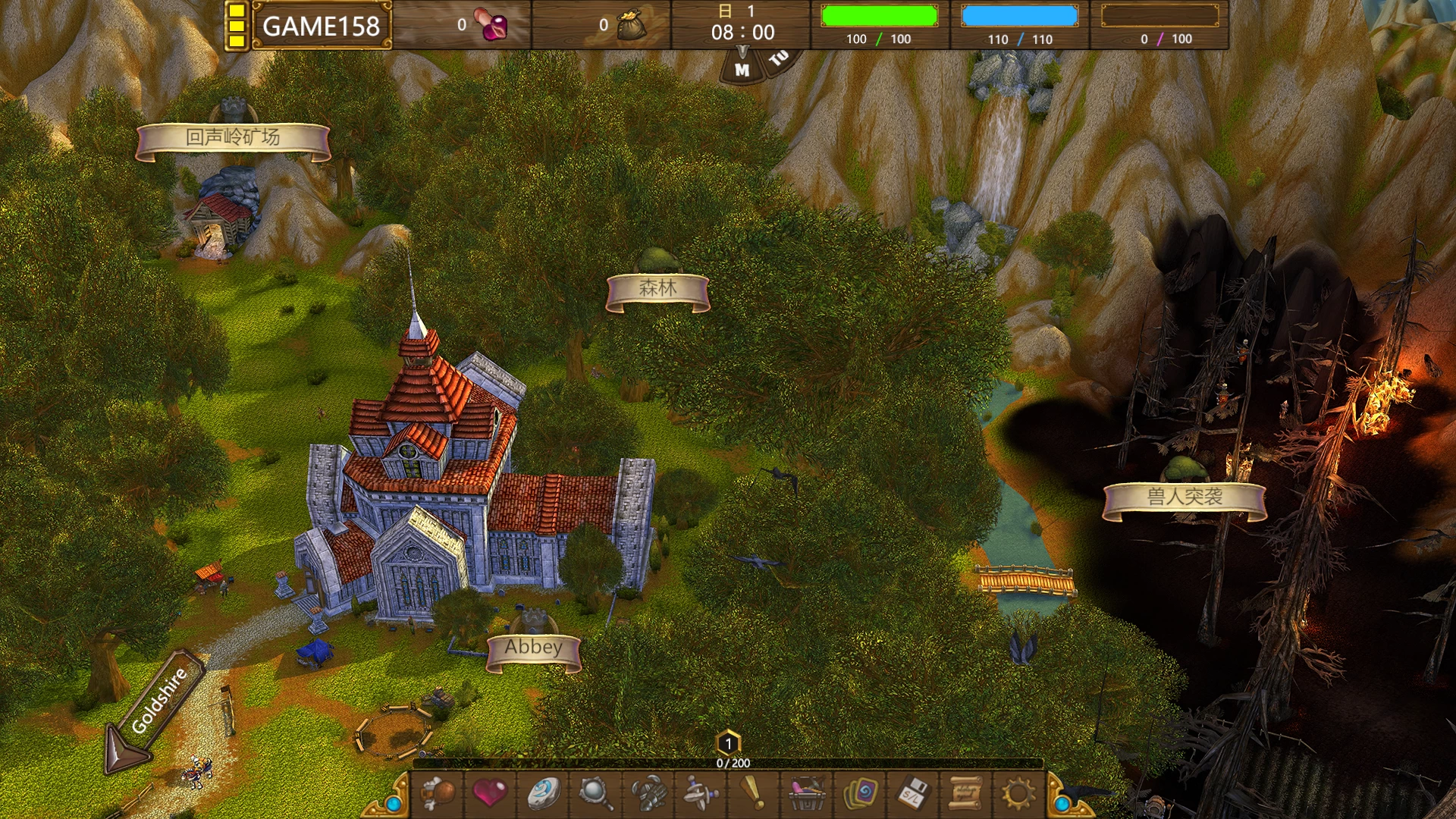Click the pink heart icon

490,793
